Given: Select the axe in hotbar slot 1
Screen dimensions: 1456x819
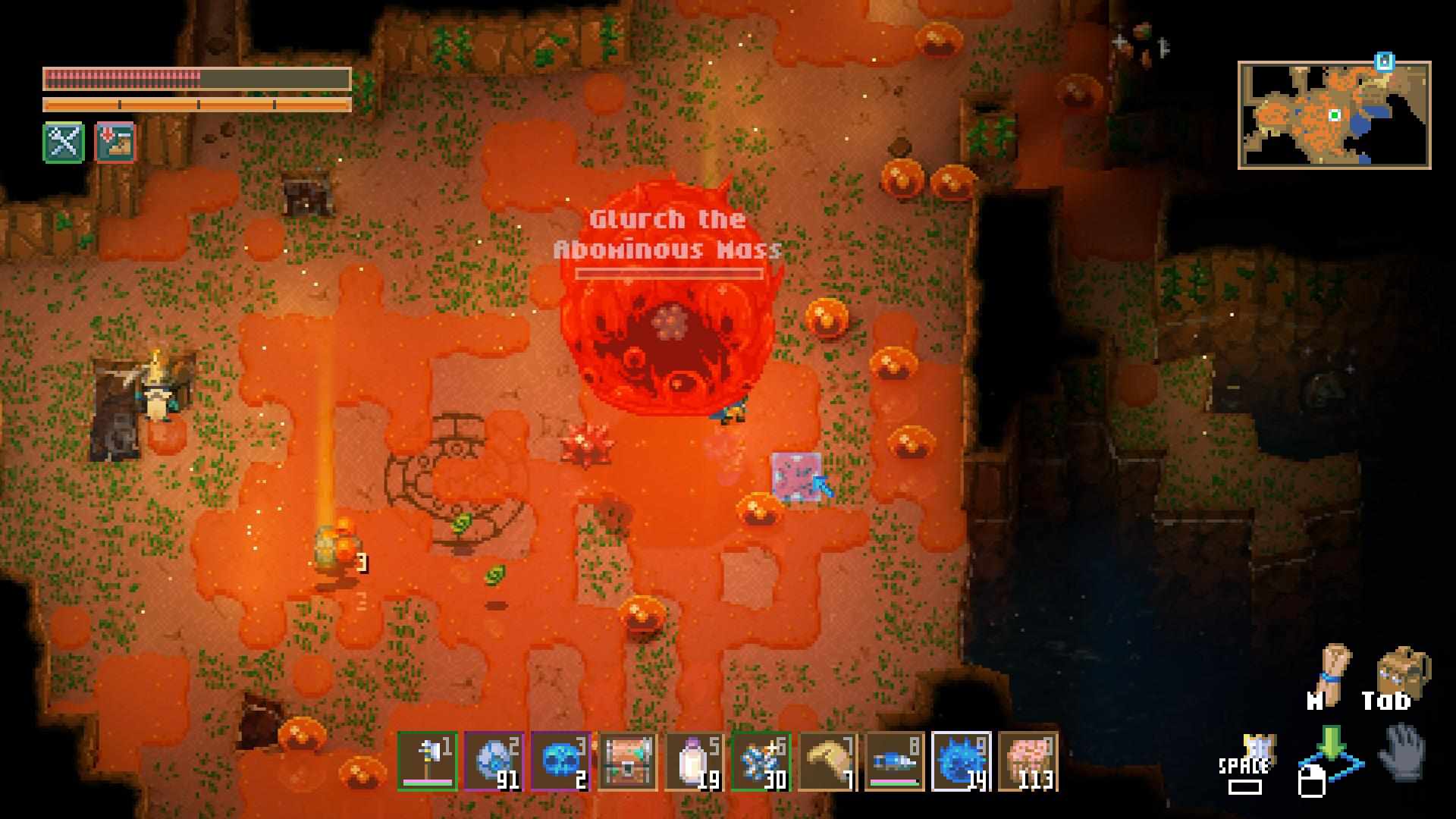Looking at the screenshot, I should 427,761.
